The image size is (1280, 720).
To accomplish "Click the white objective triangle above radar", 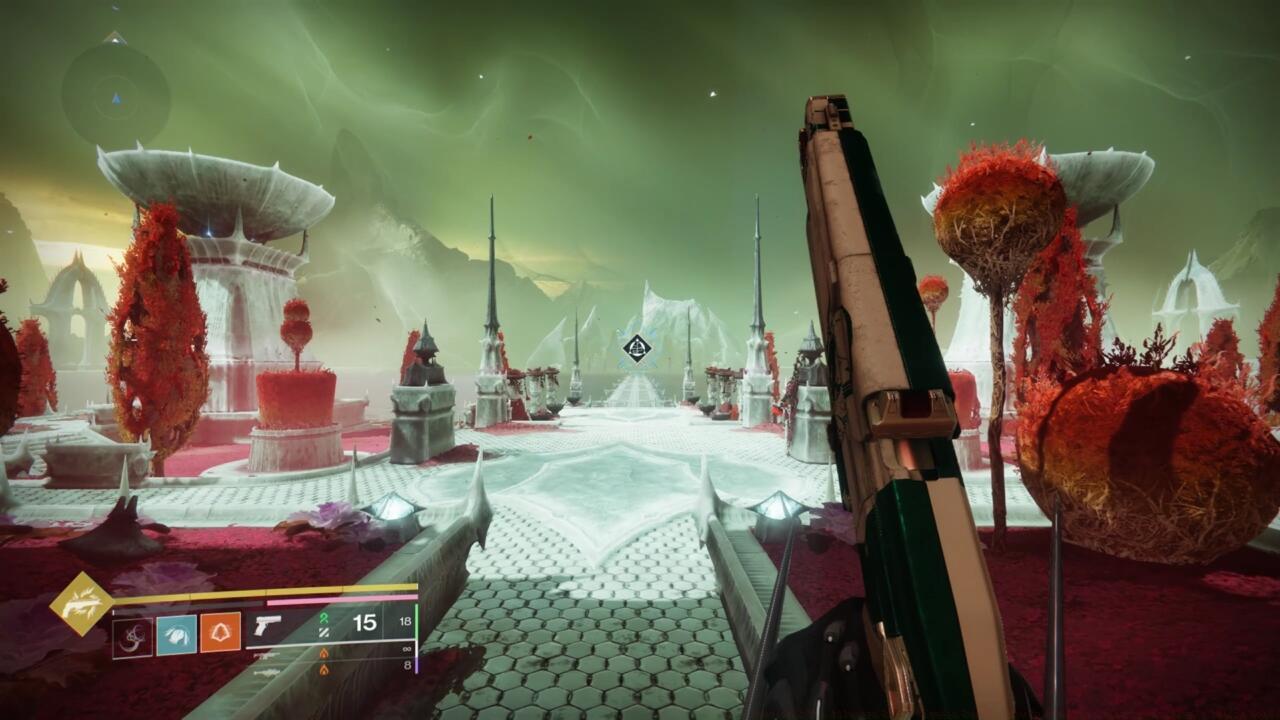I will (115, 38).
